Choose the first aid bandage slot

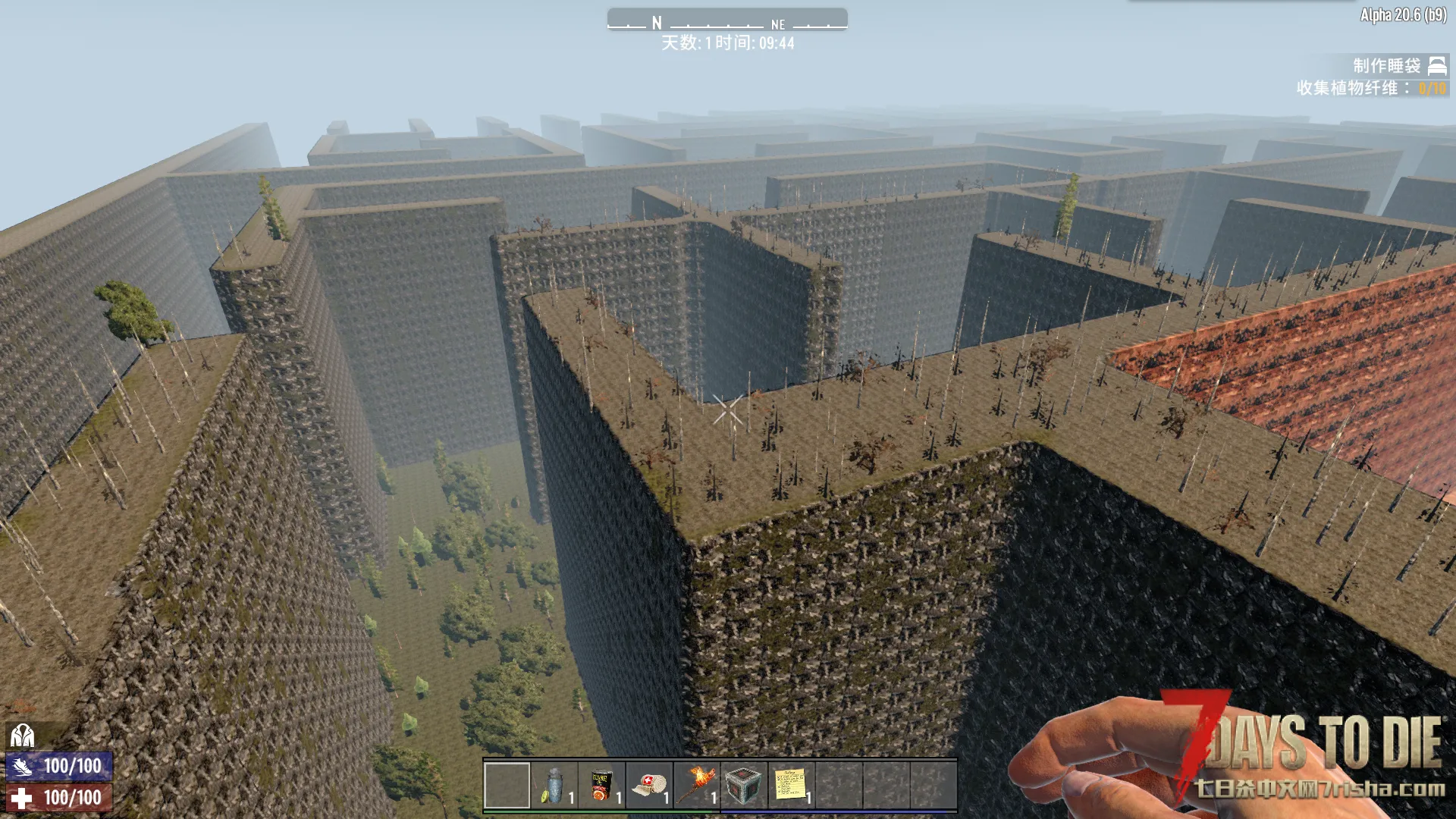tap(649, 785)
